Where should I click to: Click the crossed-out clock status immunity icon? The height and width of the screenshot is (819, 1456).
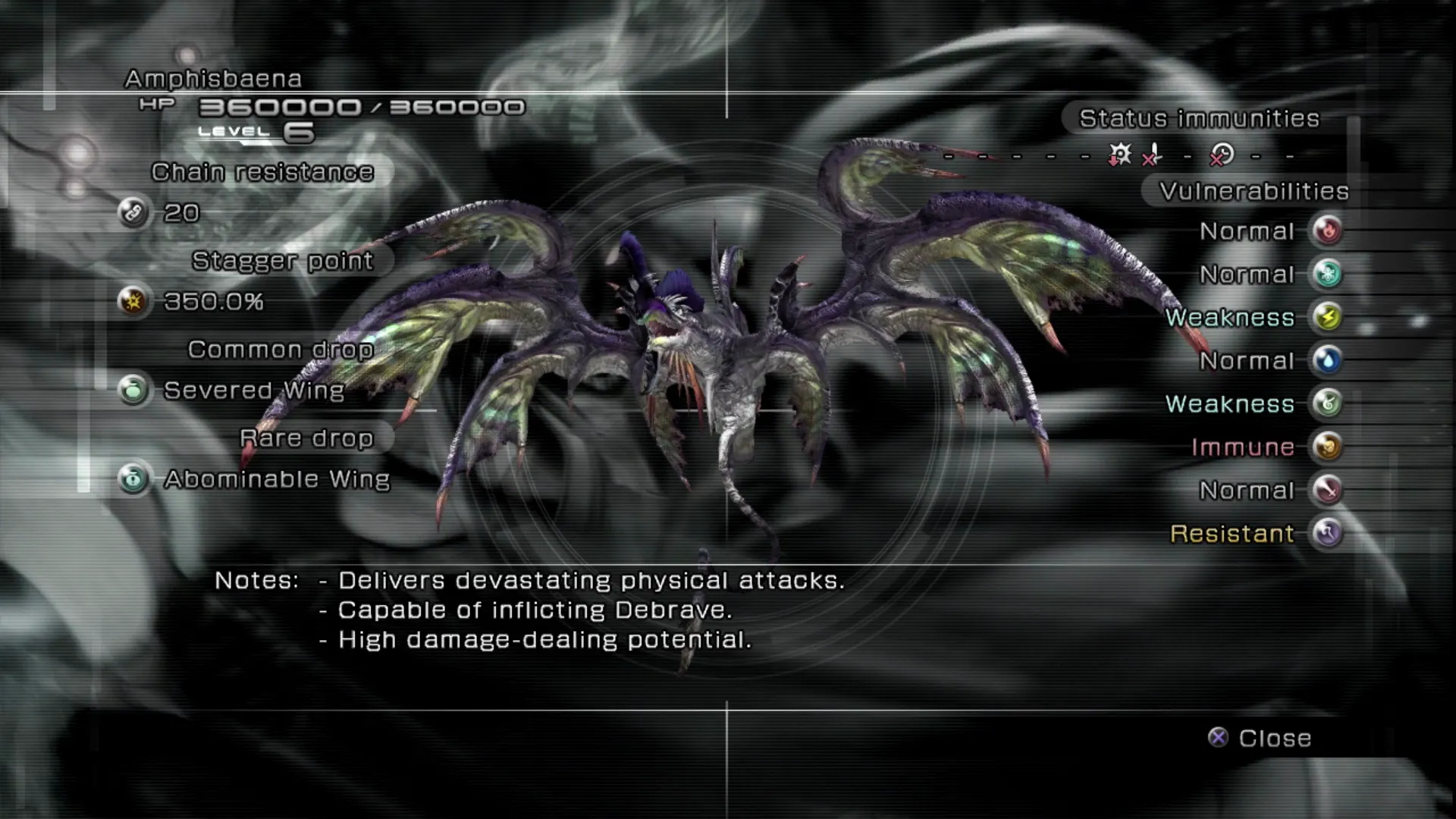[x=1221, y=155]
